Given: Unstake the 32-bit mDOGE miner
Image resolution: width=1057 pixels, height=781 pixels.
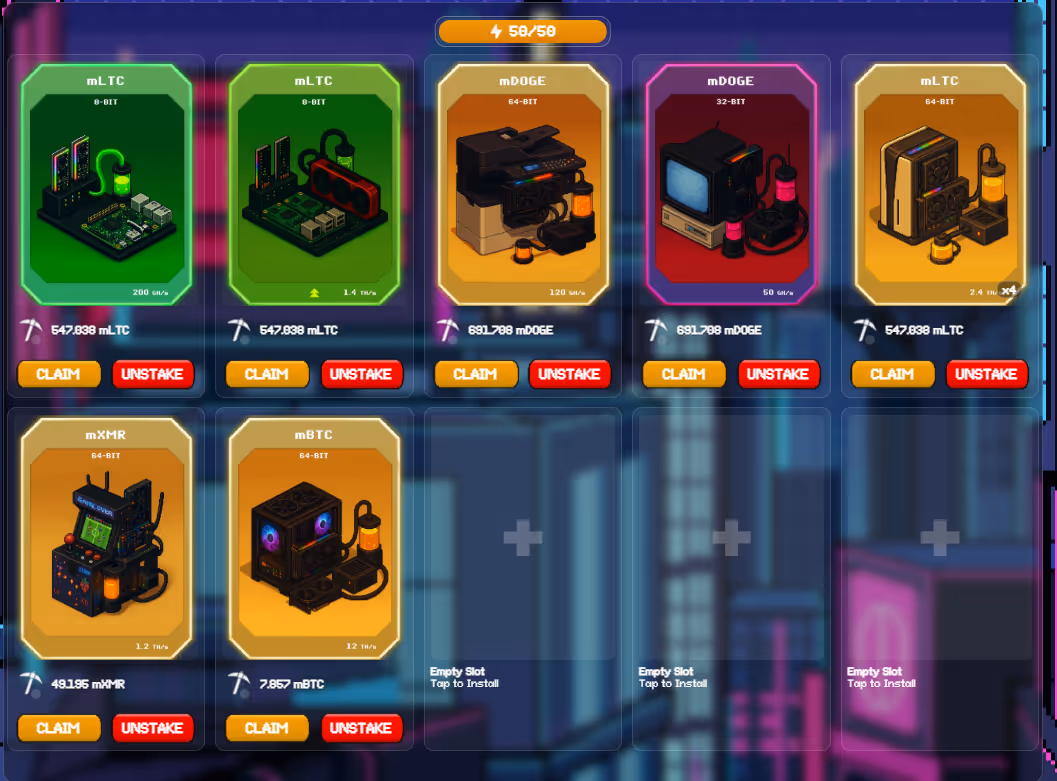Looking at the screenshot, I should click(778, 374).
